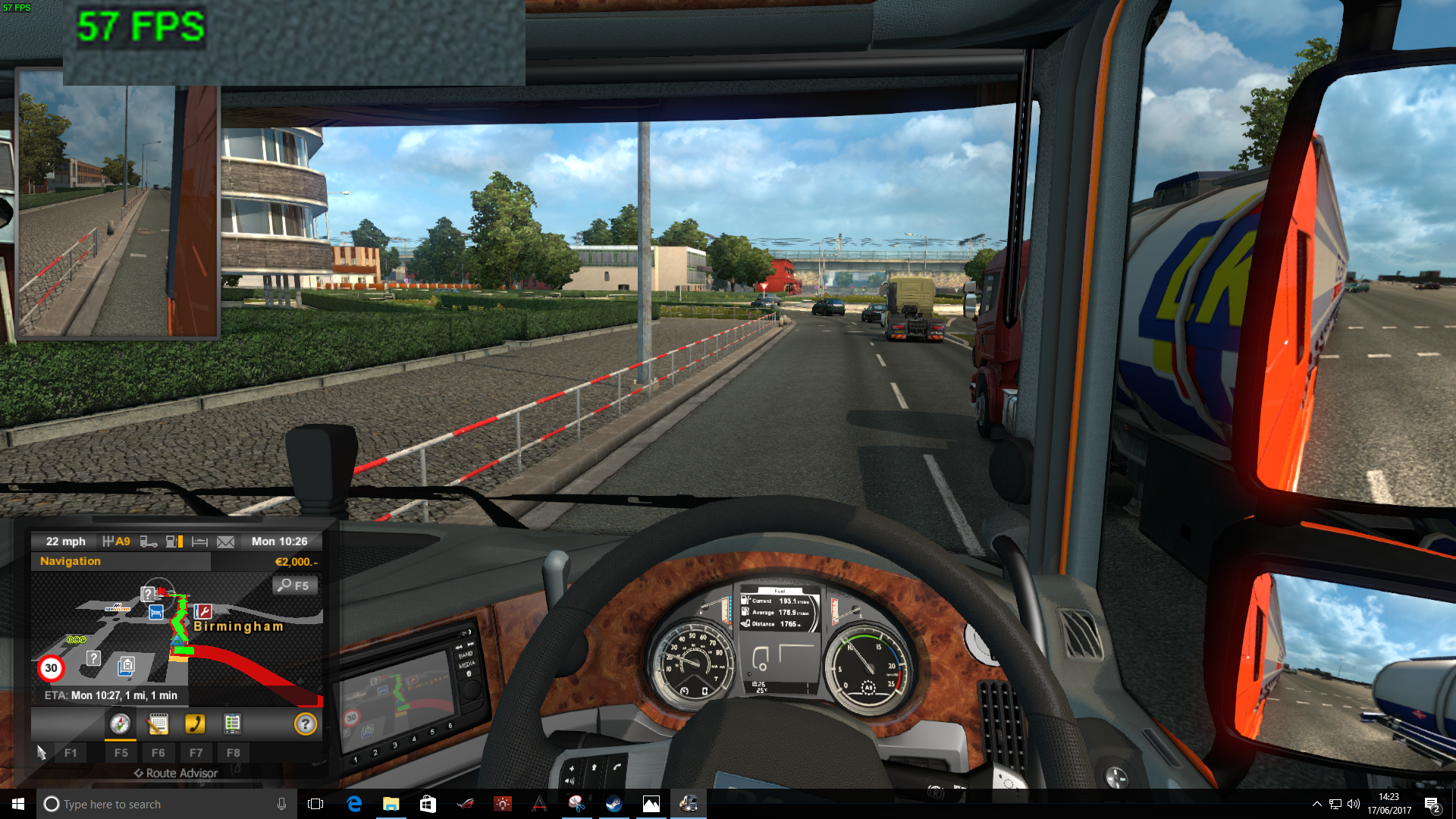
Task: Show the green checklist info tab
Action: point(233,724)
